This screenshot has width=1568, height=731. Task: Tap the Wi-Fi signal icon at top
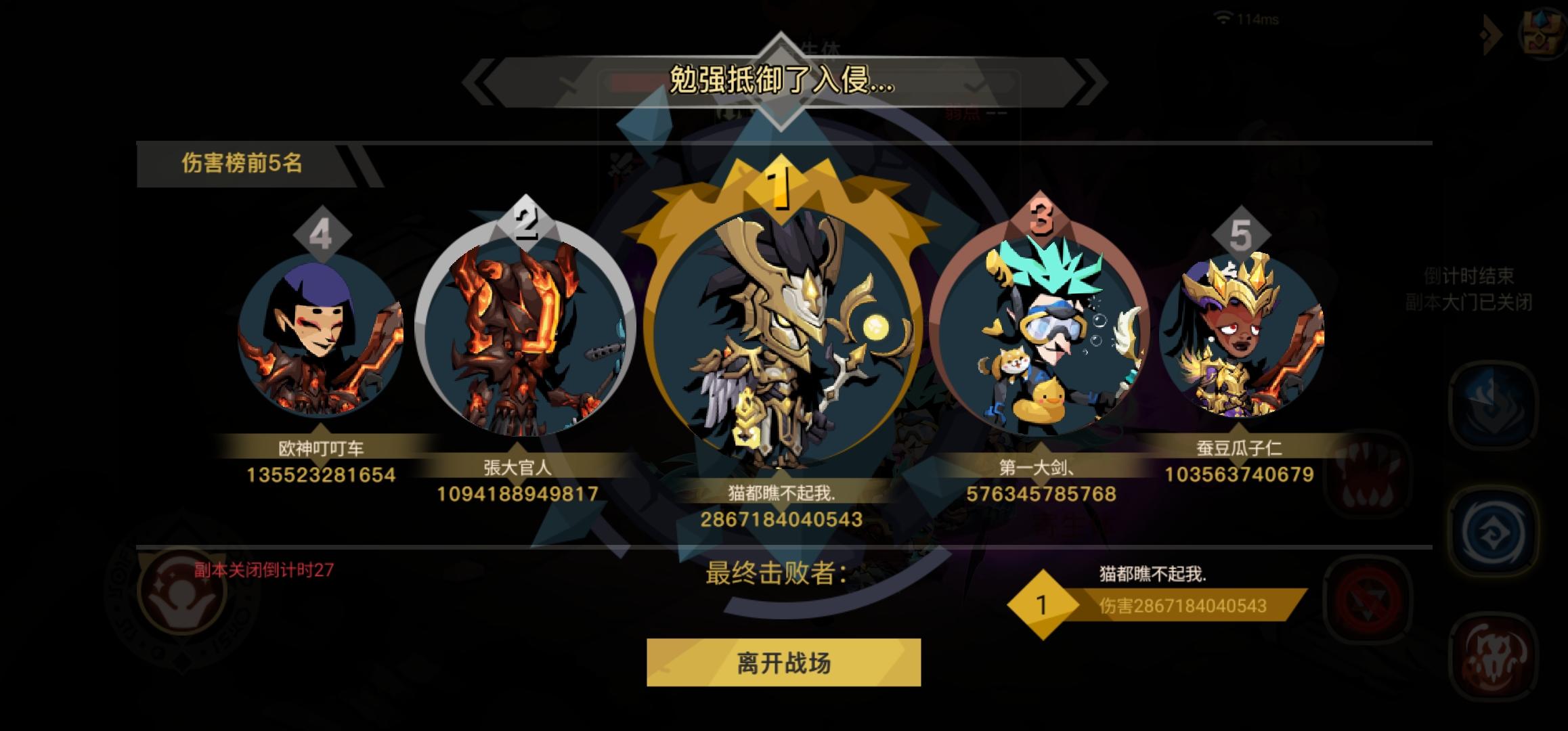click(x=1223, y=18)
